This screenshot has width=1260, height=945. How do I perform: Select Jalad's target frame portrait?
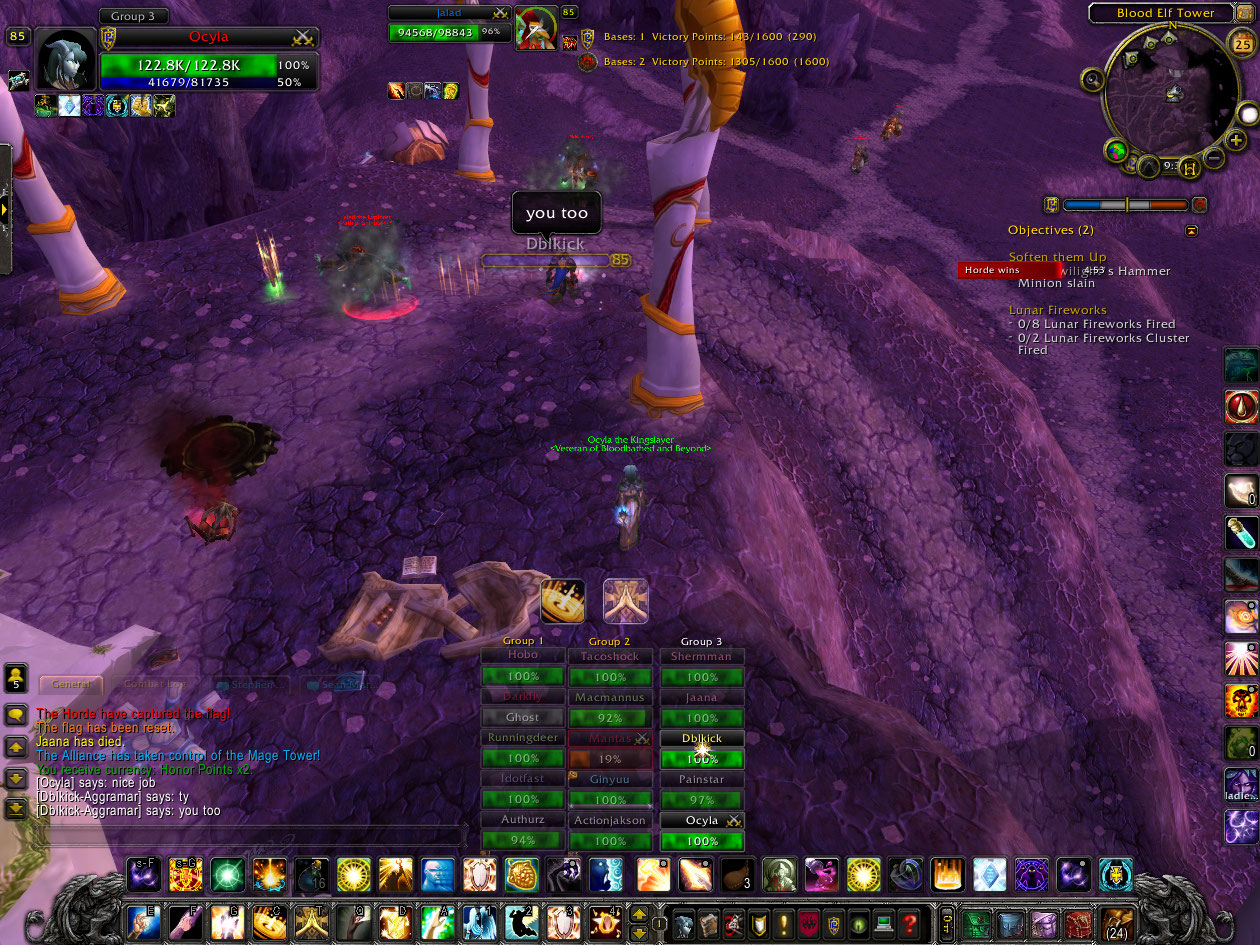tap(536, 28)
